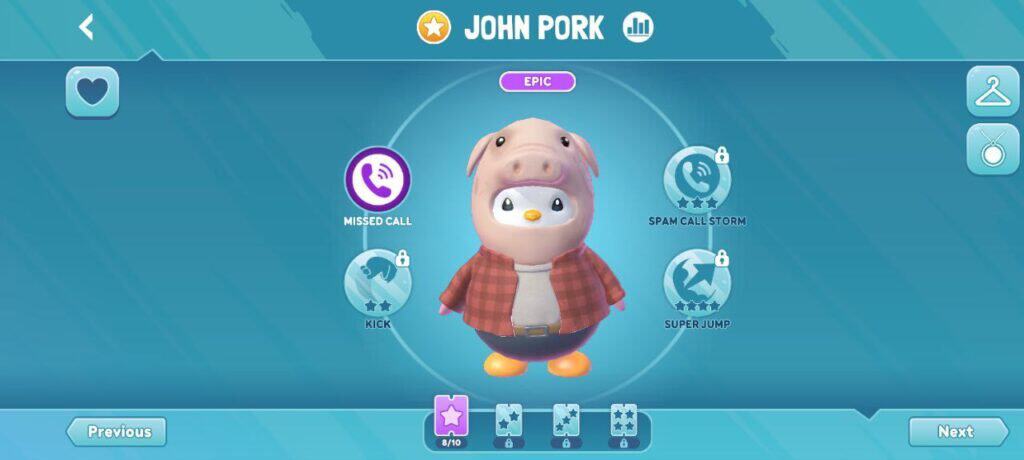This screenshot has width=1024, height=460.
Task: Go back with the top-left arrow
Action: [87, 27]
